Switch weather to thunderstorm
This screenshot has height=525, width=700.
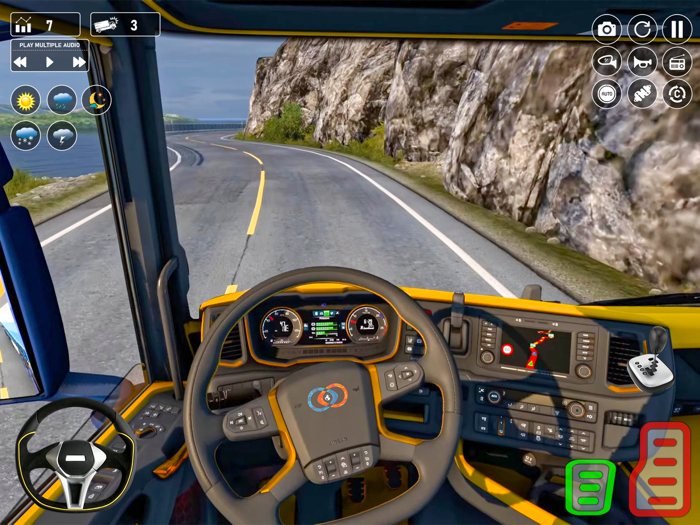(61, 135)
